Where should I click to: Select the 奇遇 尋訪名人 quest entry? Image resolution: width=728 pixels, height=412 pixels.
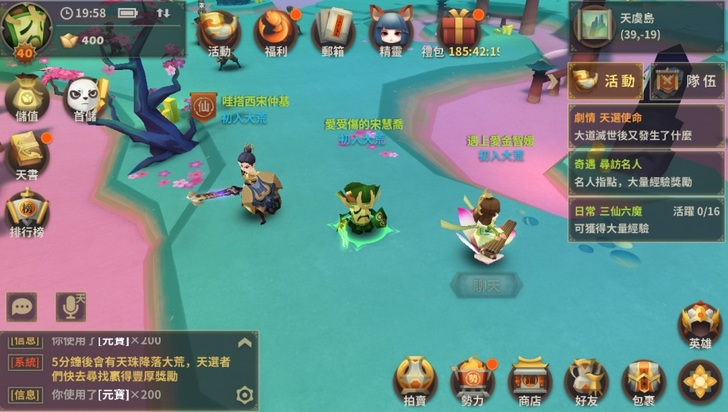tap(645, 171)
